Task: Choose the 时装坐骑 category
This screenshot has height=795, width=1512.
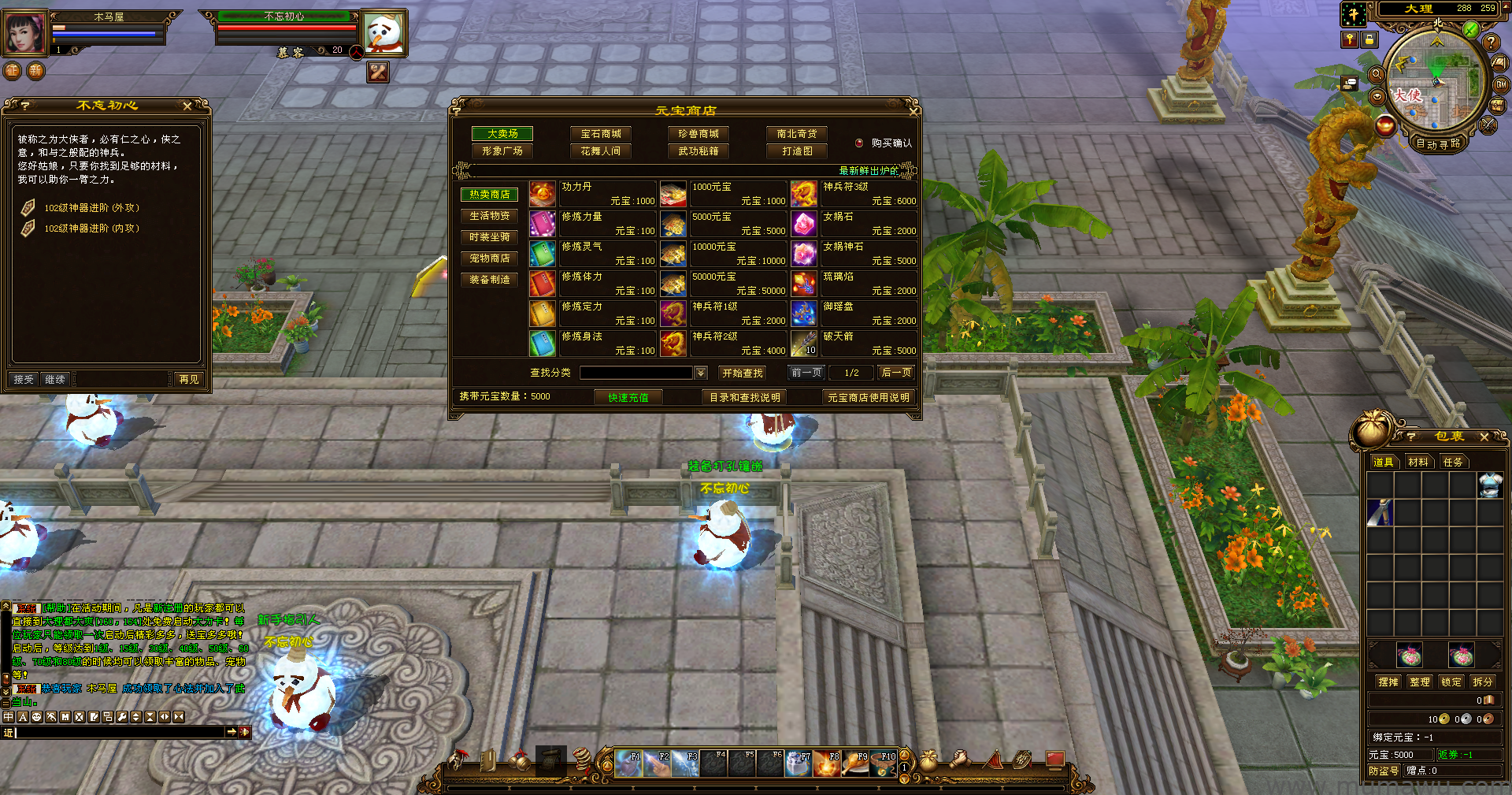Action: [489, 237]
